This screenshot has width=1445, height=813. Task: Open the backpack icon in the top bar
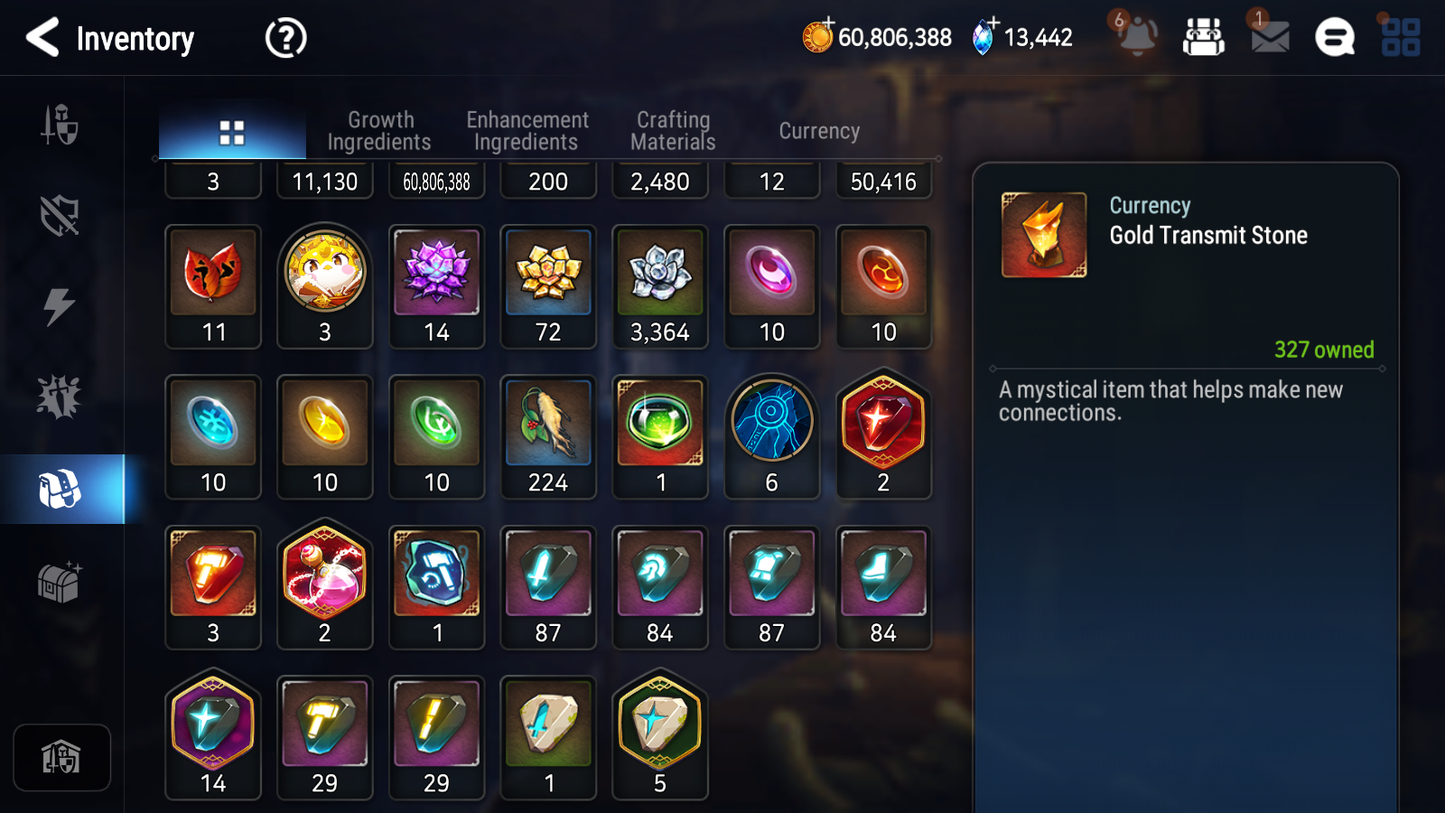click(x=1203, y=37)
